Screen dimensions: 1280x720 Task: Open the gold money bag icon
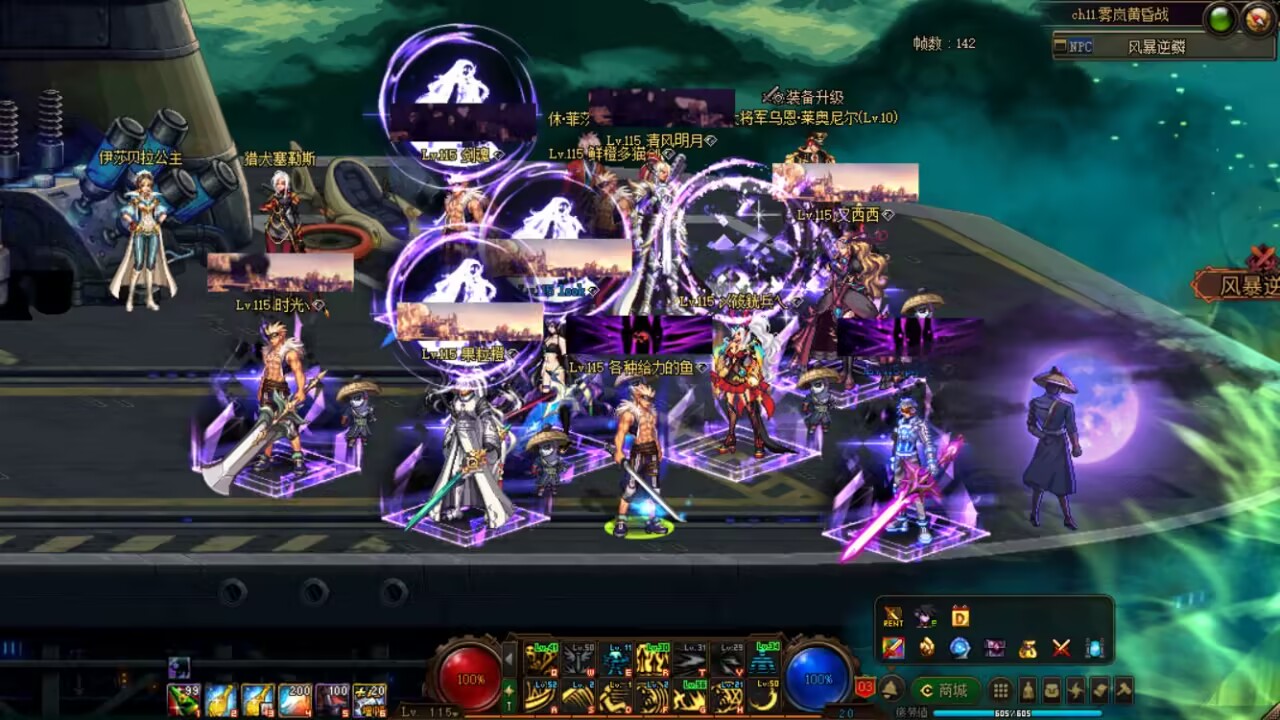click(x=1027, y=648)
